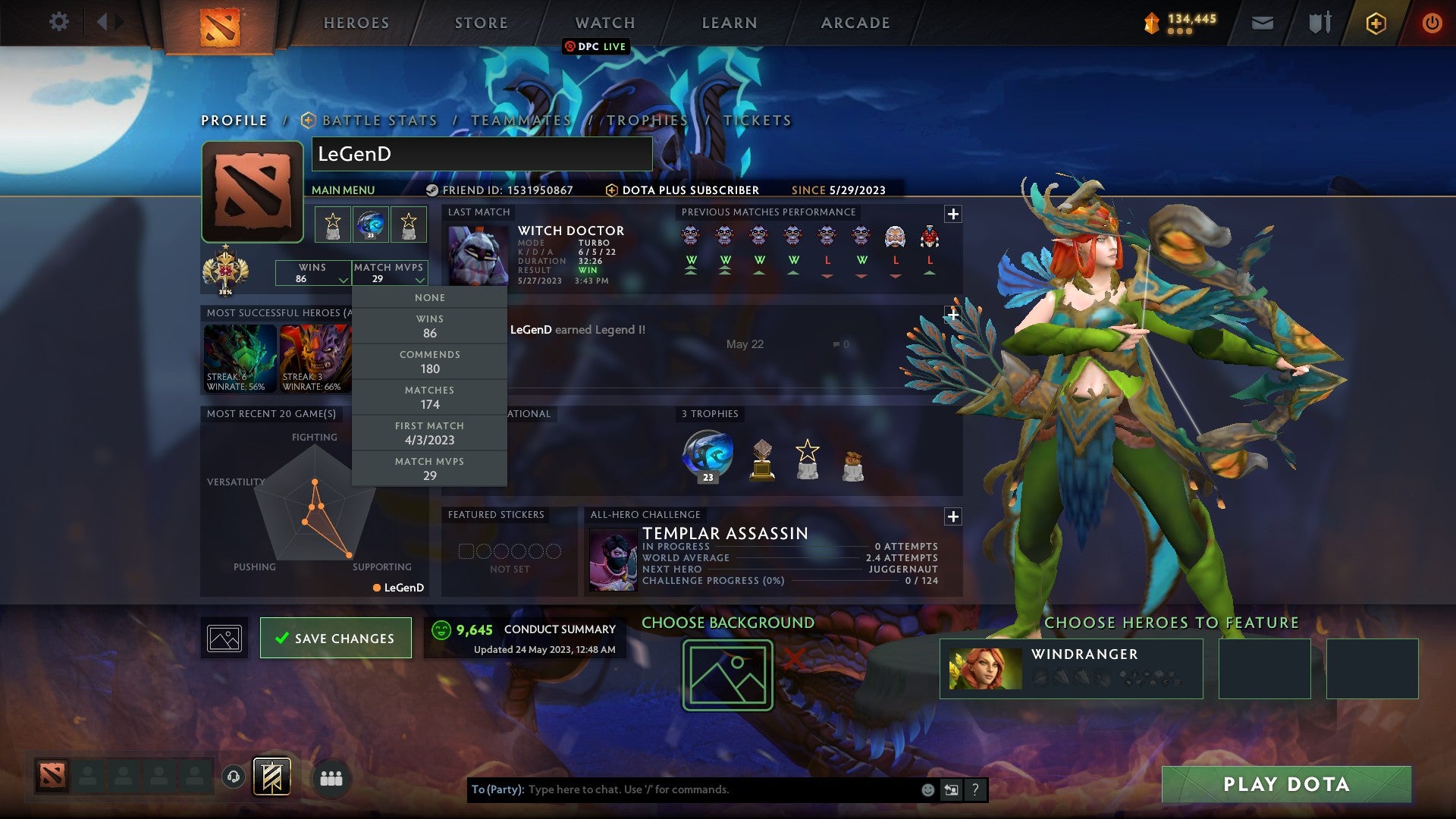Select NONE in the stat selector list
This screenshot has height=819, width=1456.
coord(429,297)
